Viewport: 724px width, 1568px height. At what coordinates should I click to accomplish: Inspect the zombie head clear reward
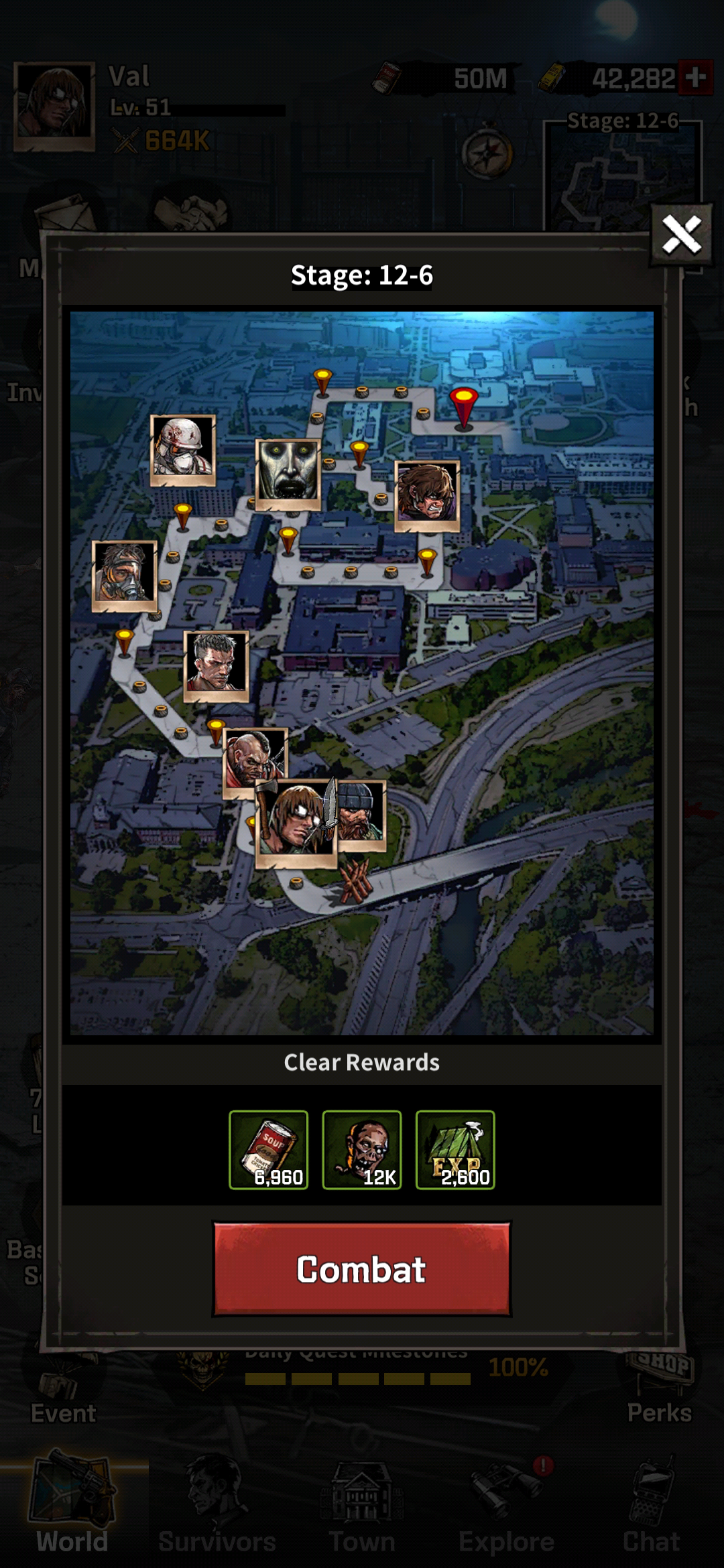pos(362,1150)
